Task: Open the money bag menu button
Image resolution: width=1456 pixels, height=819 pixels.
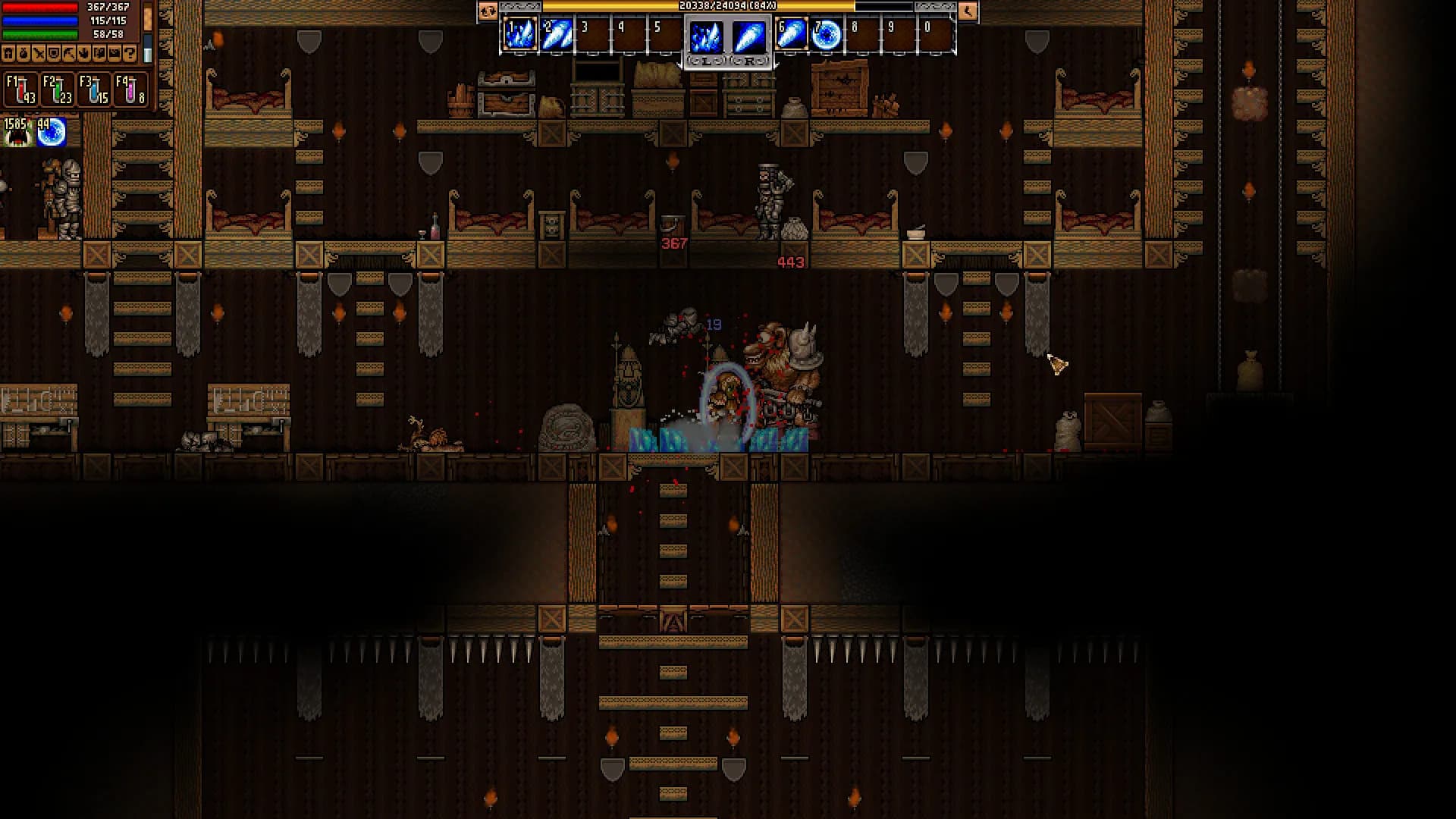Action: [x=24, y=53]
